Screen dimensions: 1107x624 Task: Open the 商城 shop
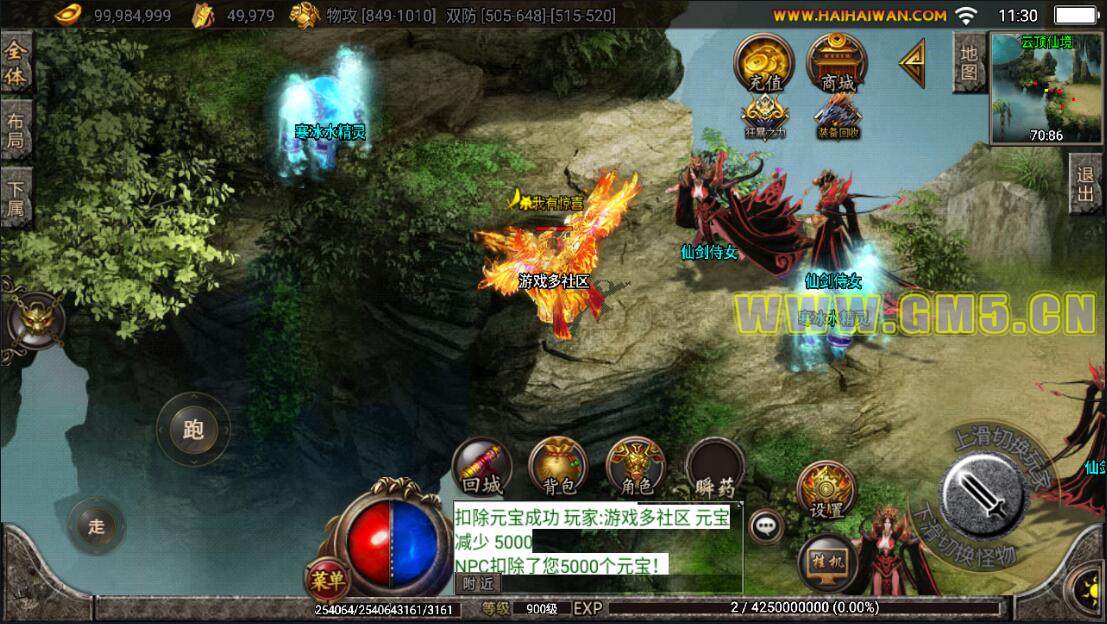tap(837, 64)
